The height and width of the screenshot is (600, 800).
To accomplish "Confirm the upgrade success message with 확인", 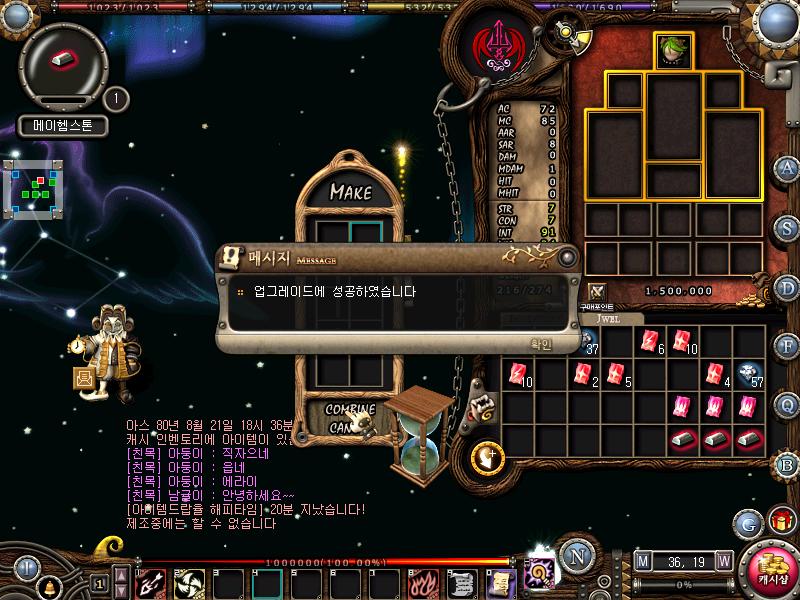I will pos(540,343).
